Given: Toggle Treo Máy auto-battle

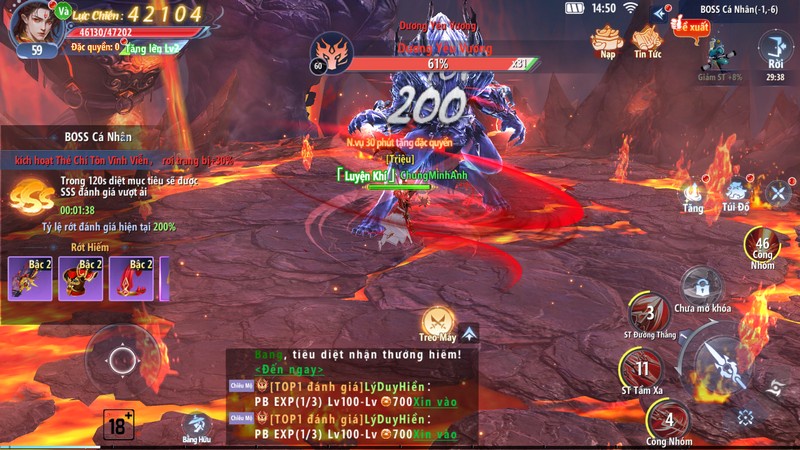Looking at the screenshot, I should click(x=437, y=322).
